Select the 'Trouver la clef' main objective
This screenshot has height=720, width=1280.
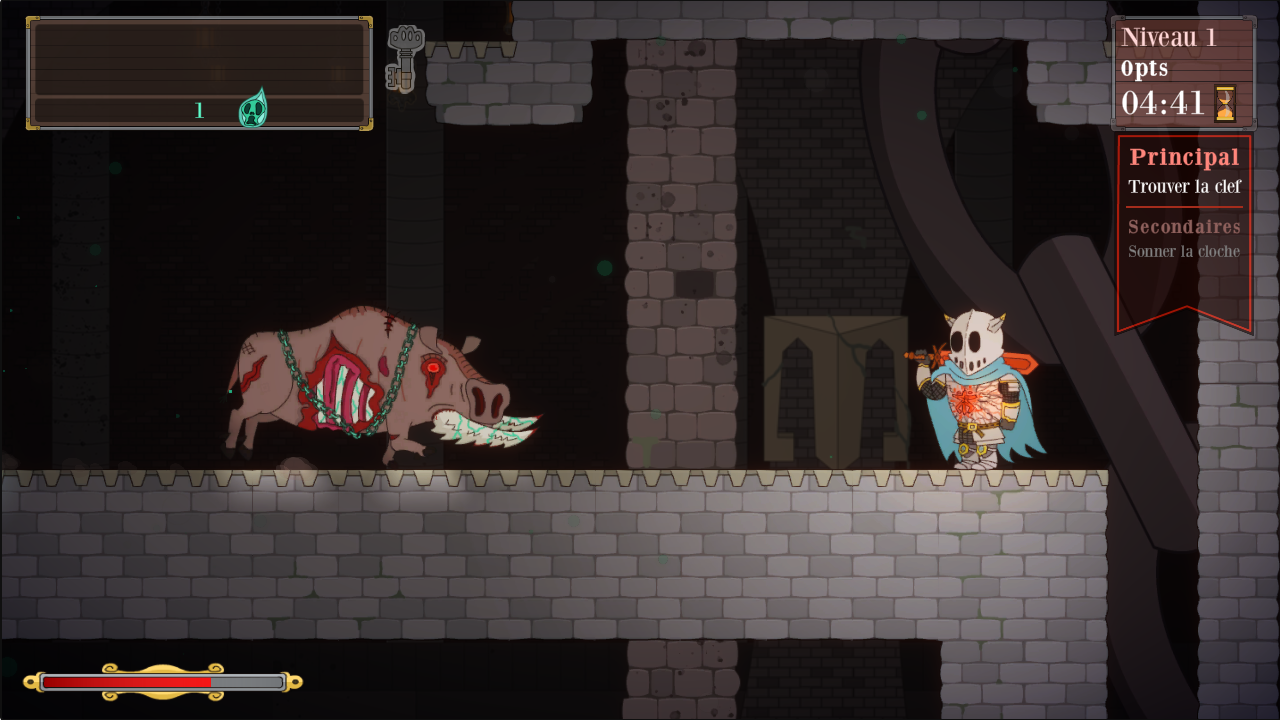click(1184, 187)
